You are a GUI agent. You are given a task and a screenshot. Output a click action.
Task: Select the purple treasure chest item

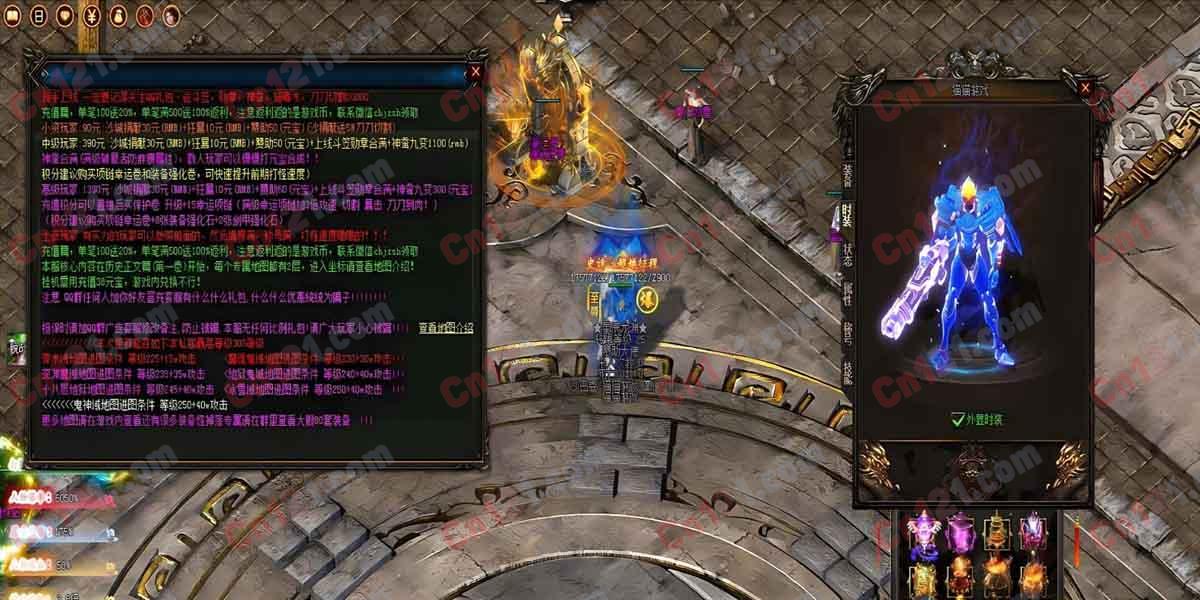(960, 532)
